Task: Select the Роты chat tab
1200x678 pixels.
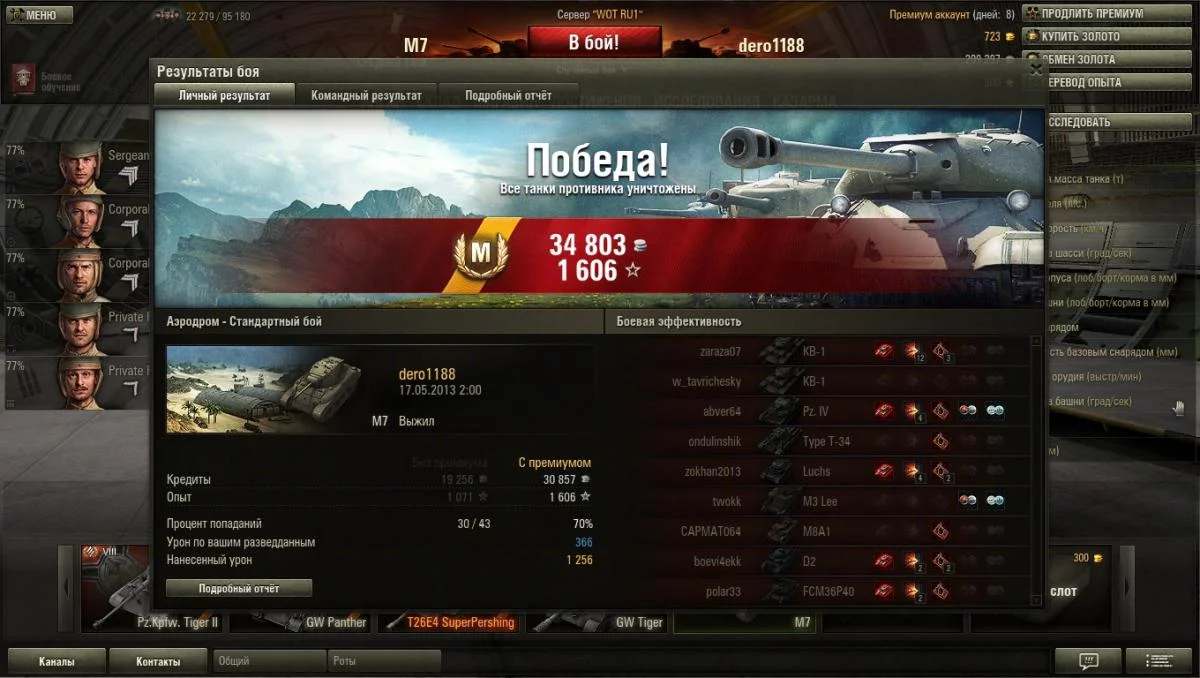Action: (x=384, y=661)
